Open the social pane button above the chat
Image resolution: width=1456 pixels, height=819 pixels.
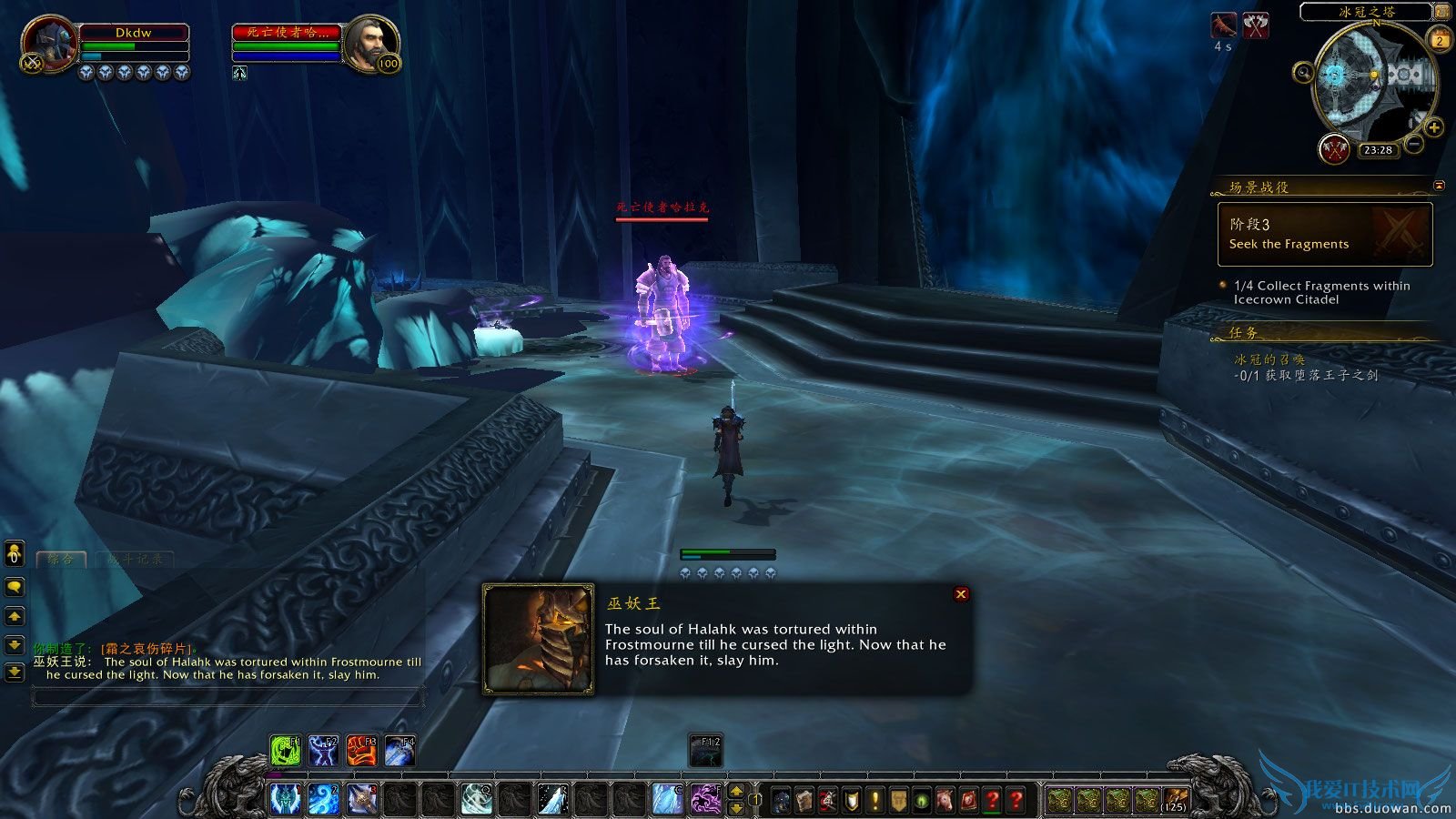click(13, 553)
